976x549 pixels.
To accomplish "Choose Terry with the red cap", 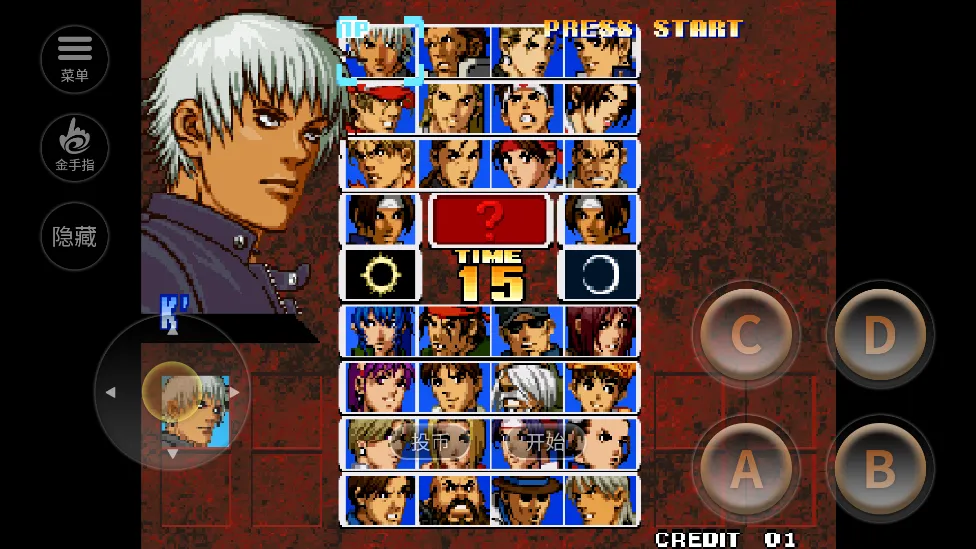I will 380,108.
